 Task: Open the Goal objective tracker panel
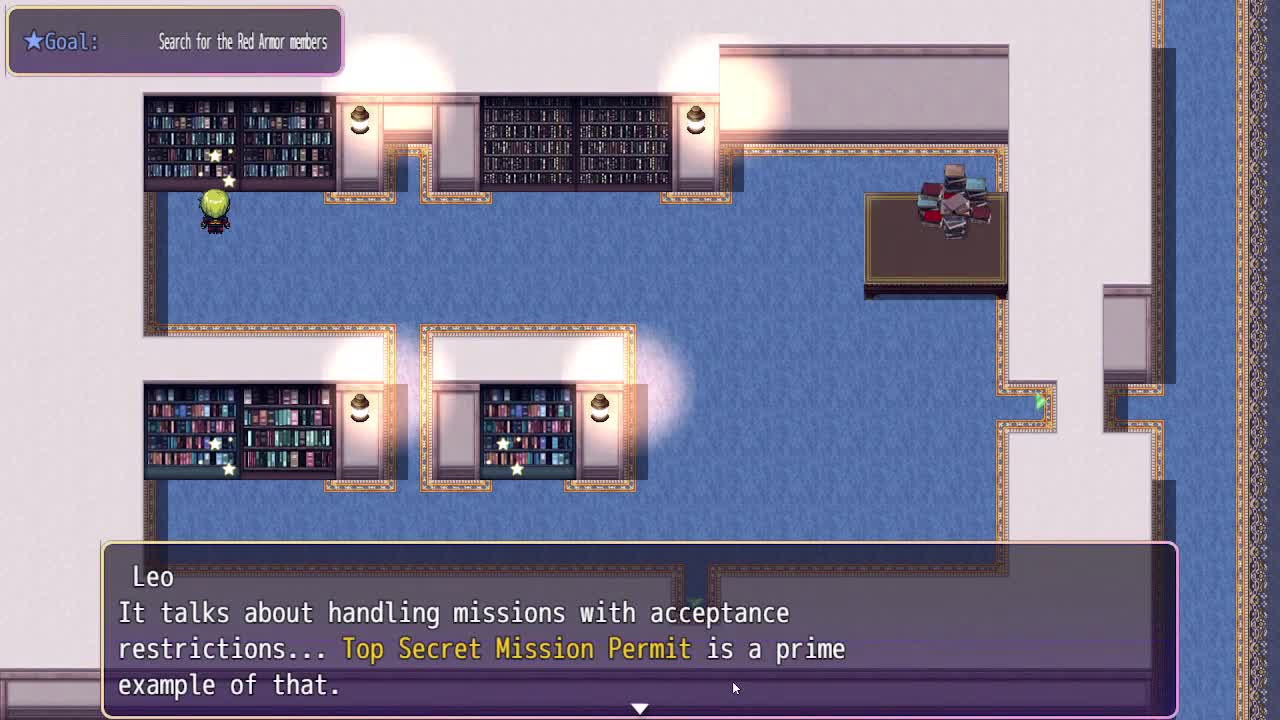pyautogui.click(x=175, y=42)
